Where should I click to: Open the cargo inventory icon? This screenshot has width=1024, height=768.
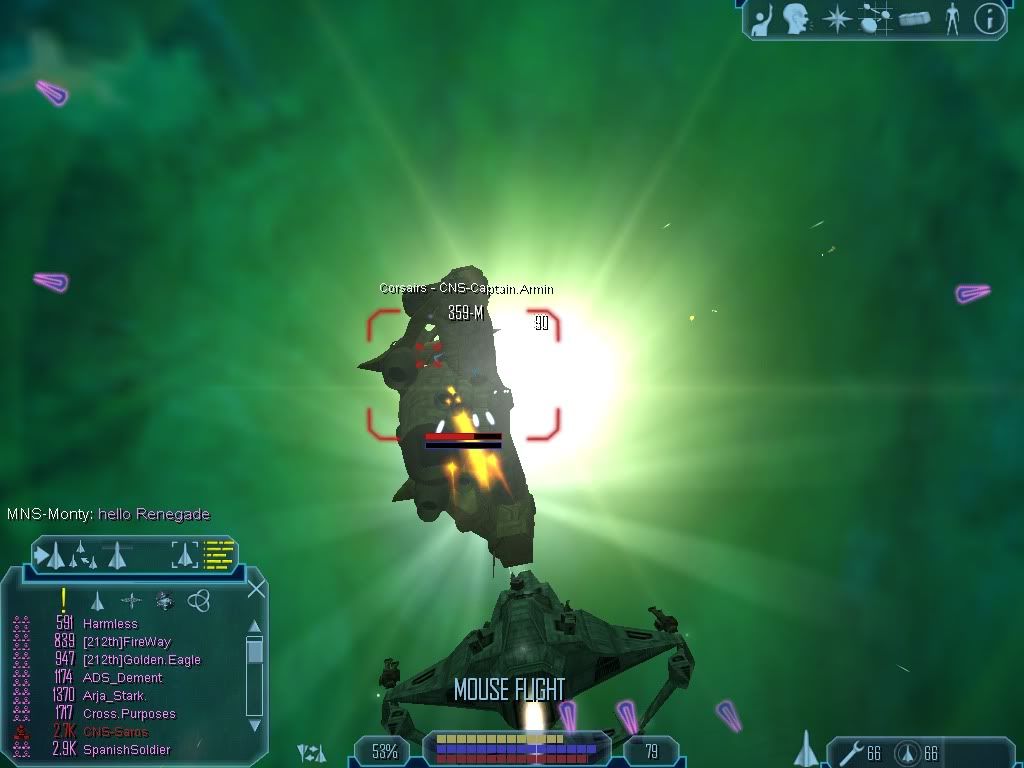[915, 18]
